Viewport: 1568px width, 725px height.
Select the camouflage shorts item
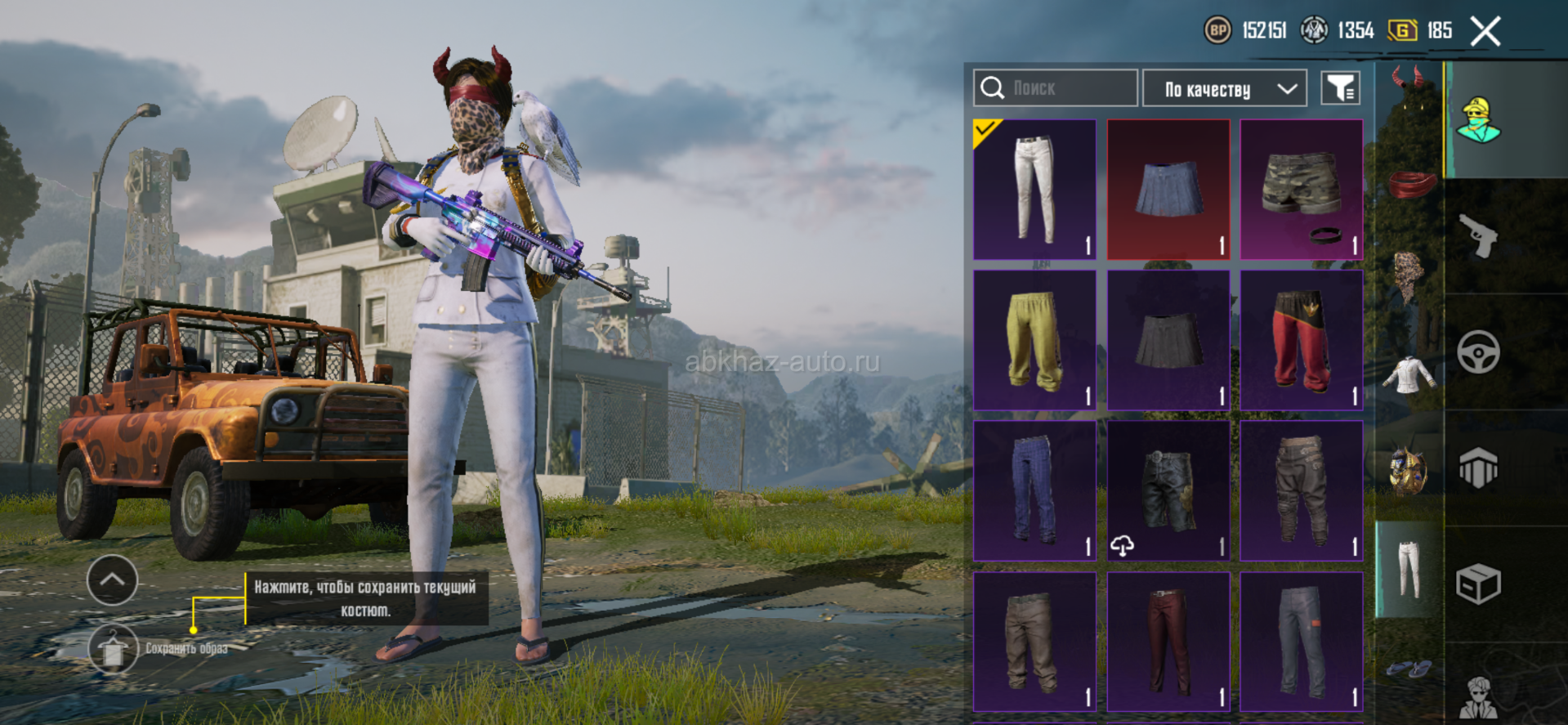(x=1302, y=190)
